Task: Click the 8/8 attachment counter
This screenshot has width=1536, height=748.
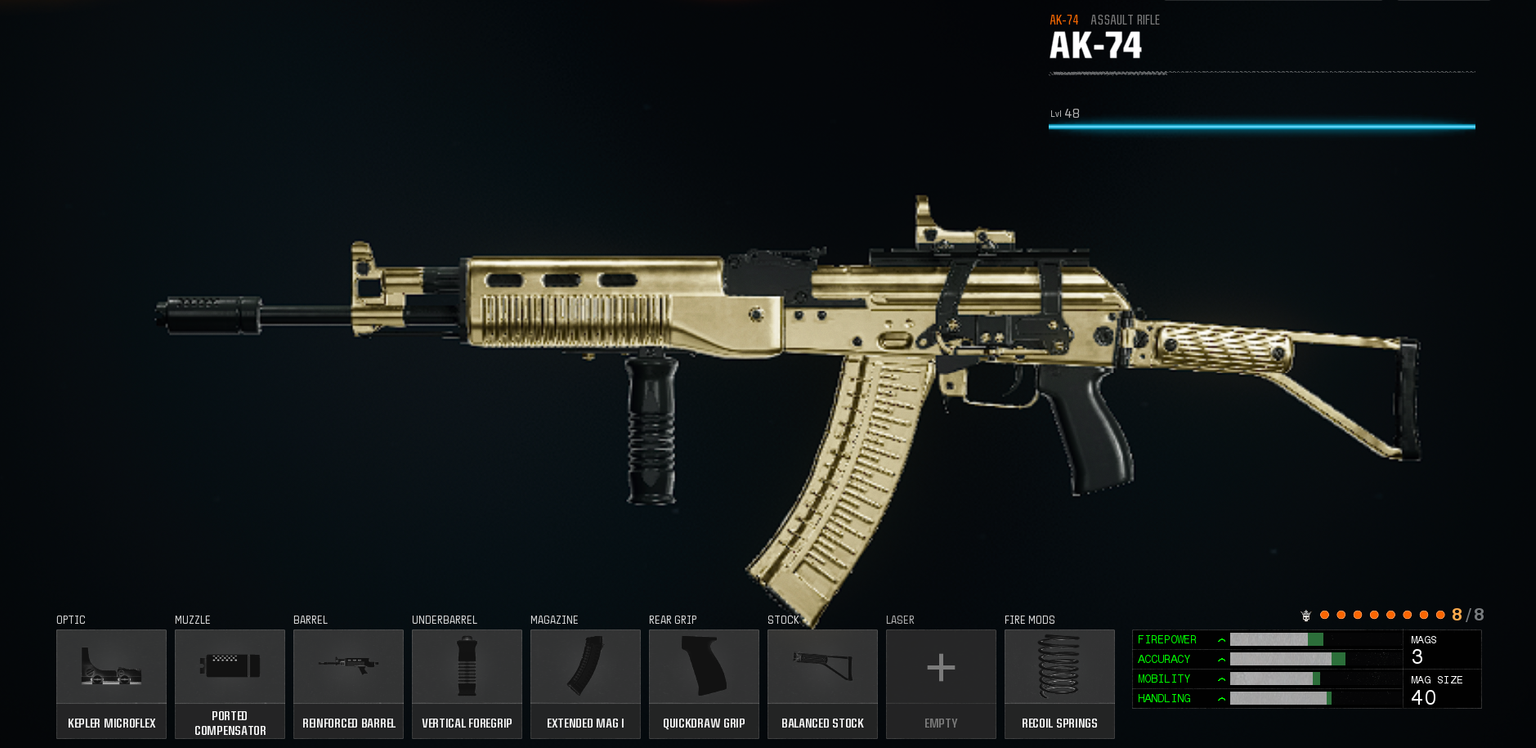Action: click(1466, 615)
